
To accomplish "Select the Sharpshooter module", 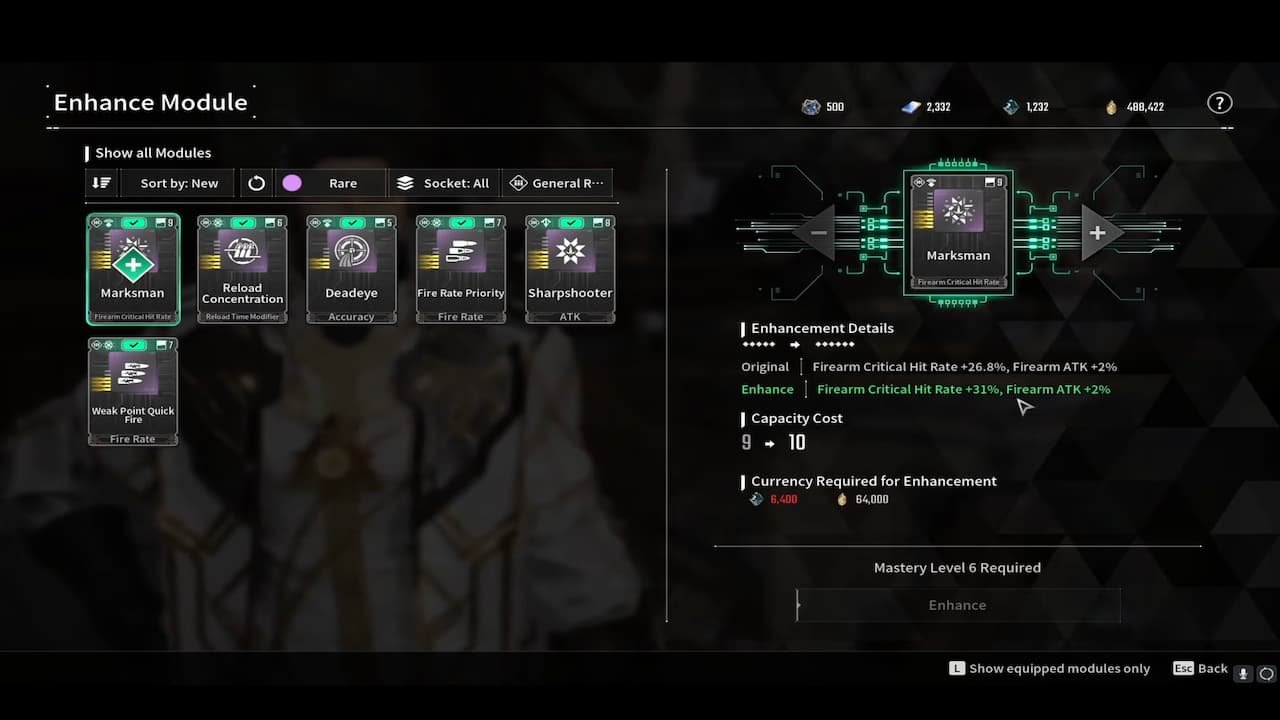I will [569, 268].
